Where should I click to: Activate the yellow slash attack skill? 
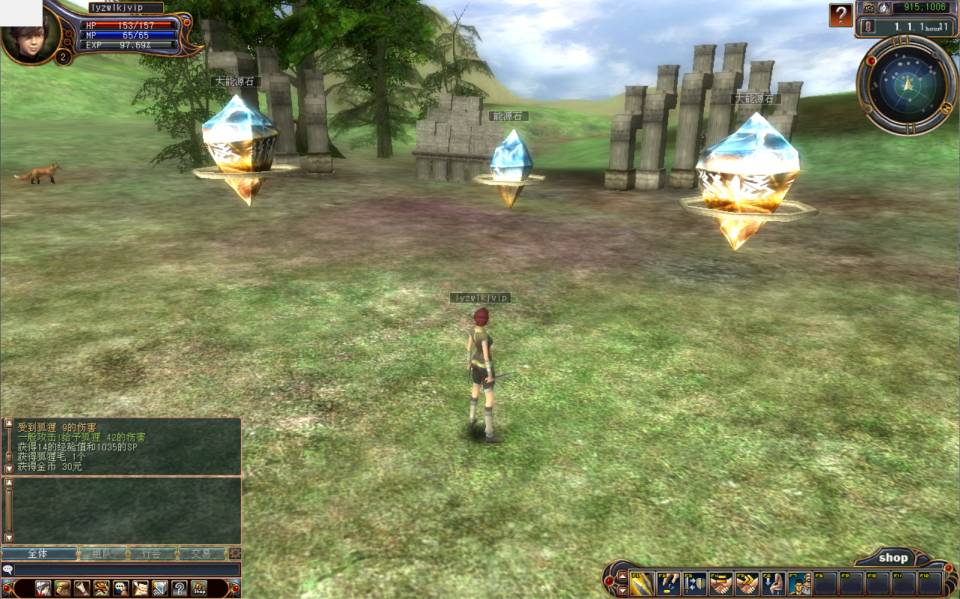click(641, 584)
